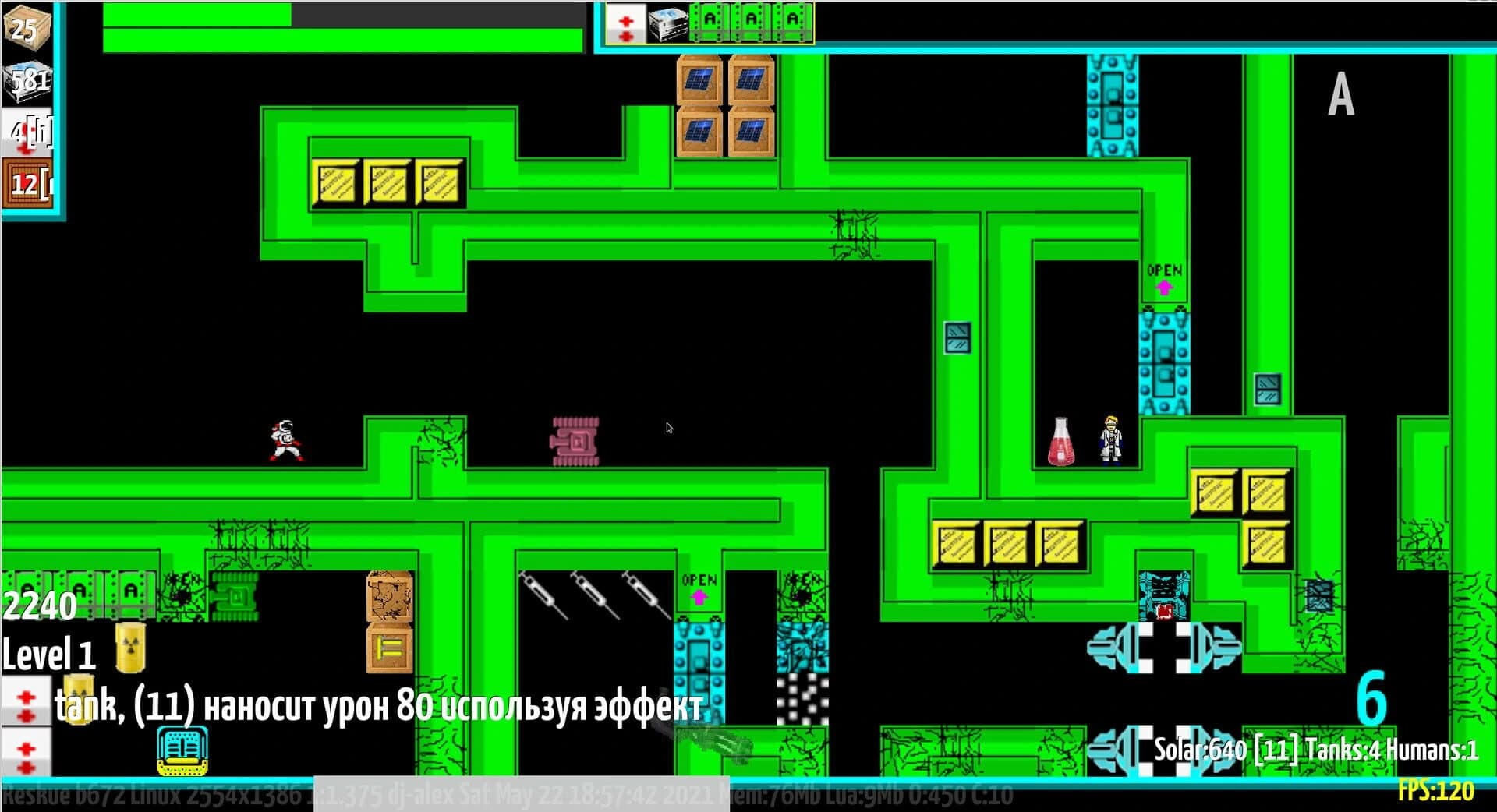Click the large letter A map marker
Image resolution: width=1497 pixels, height=812 pixels.
coord(1340,94)
